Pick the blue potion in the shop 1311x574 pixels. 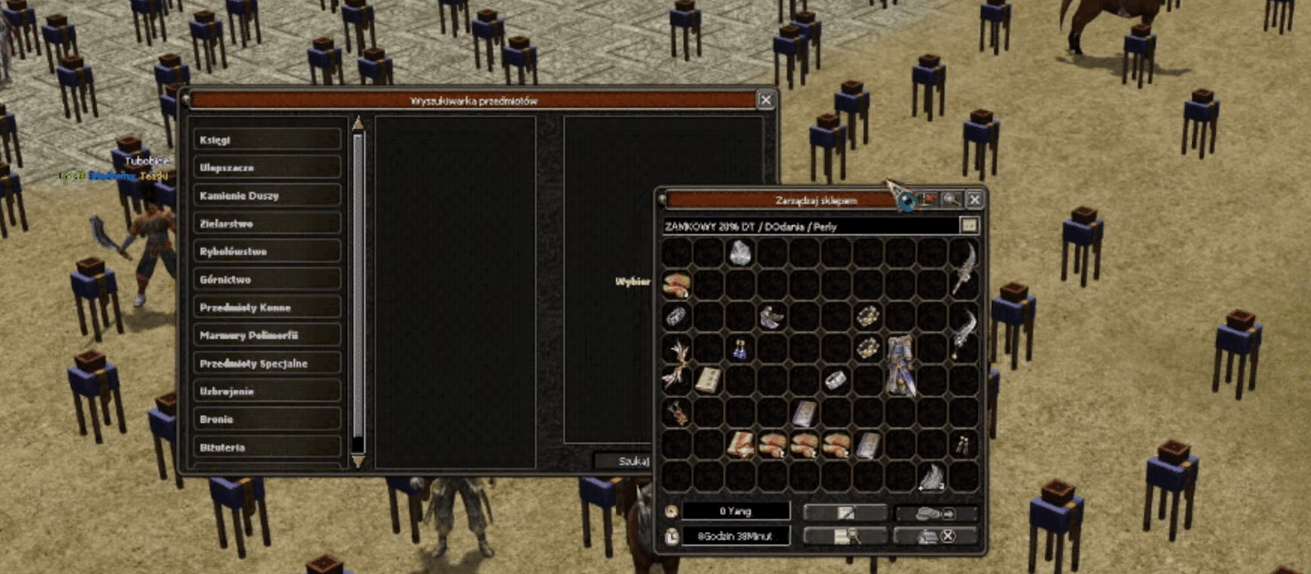tap(741, 349)
